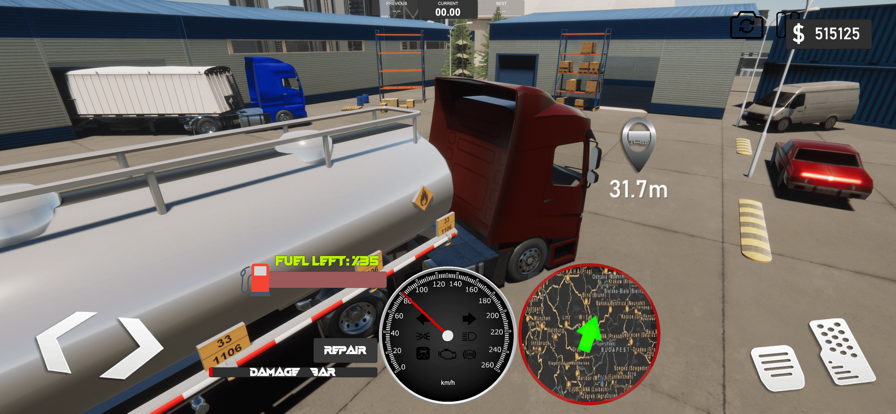Tap the REPAIR button
The width and height of the screenshot is (896, 414).
[344, 350]
